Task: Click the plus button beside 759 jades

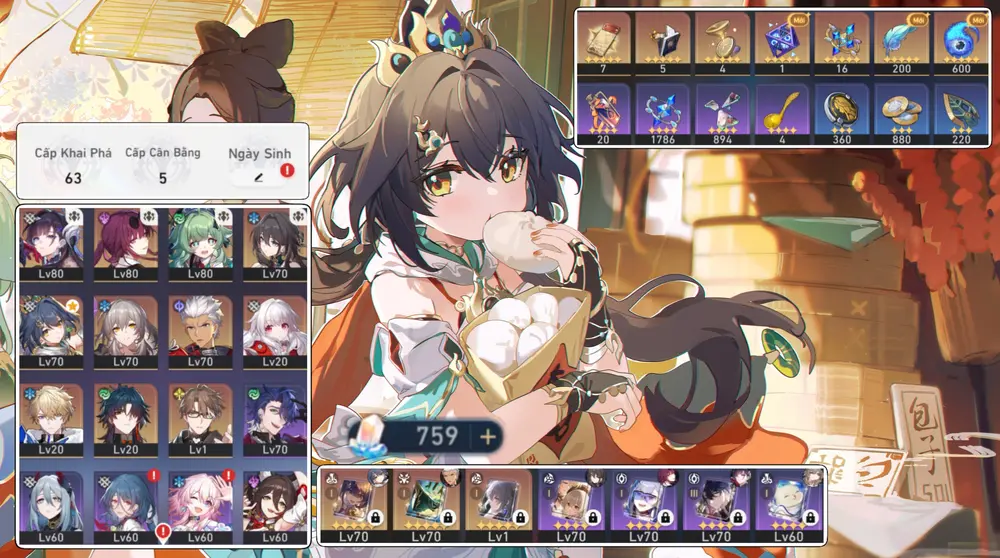Action: tap(487, 436)
